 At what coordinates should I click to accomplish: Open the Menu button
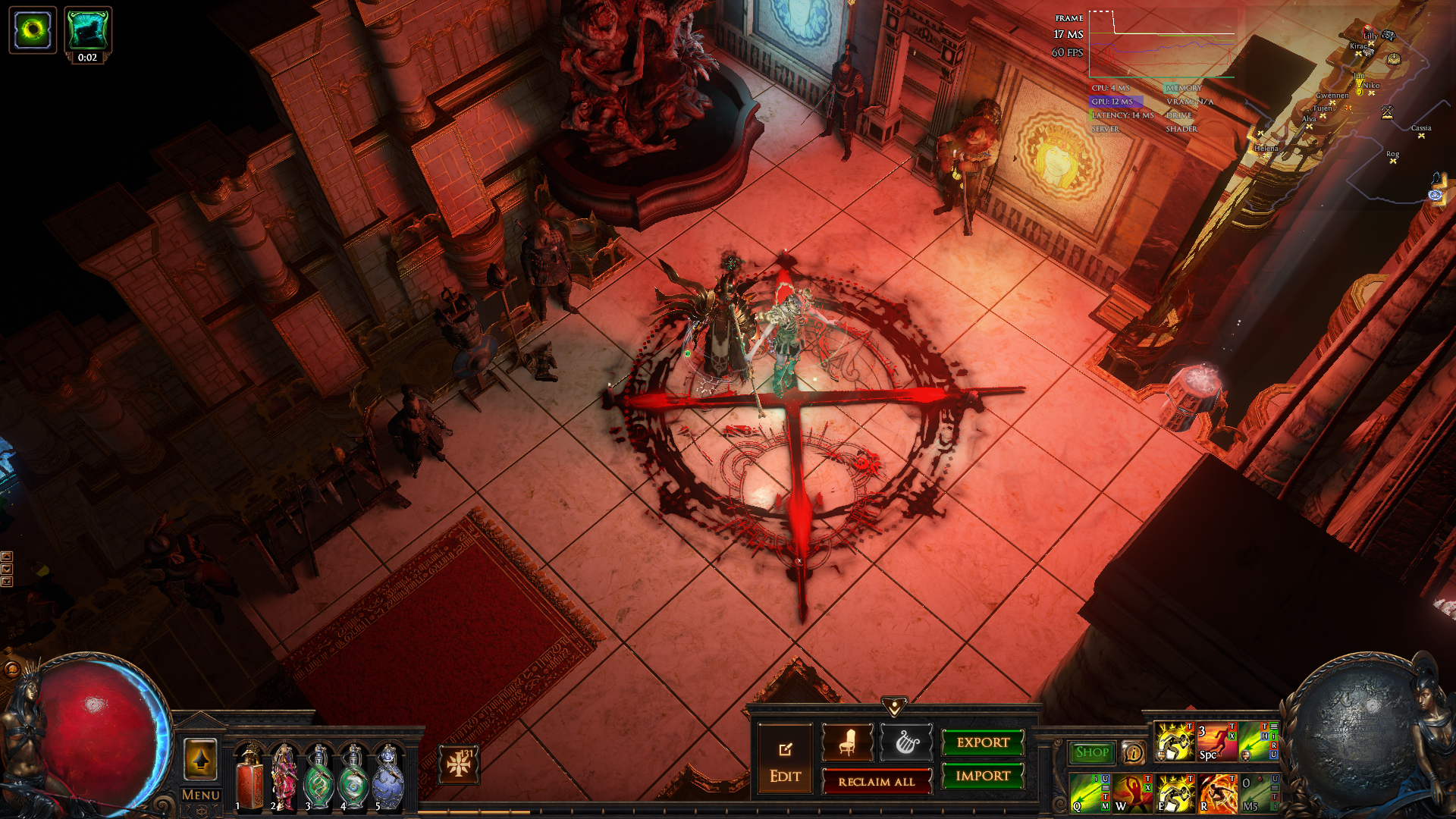[x=201, y=795]
